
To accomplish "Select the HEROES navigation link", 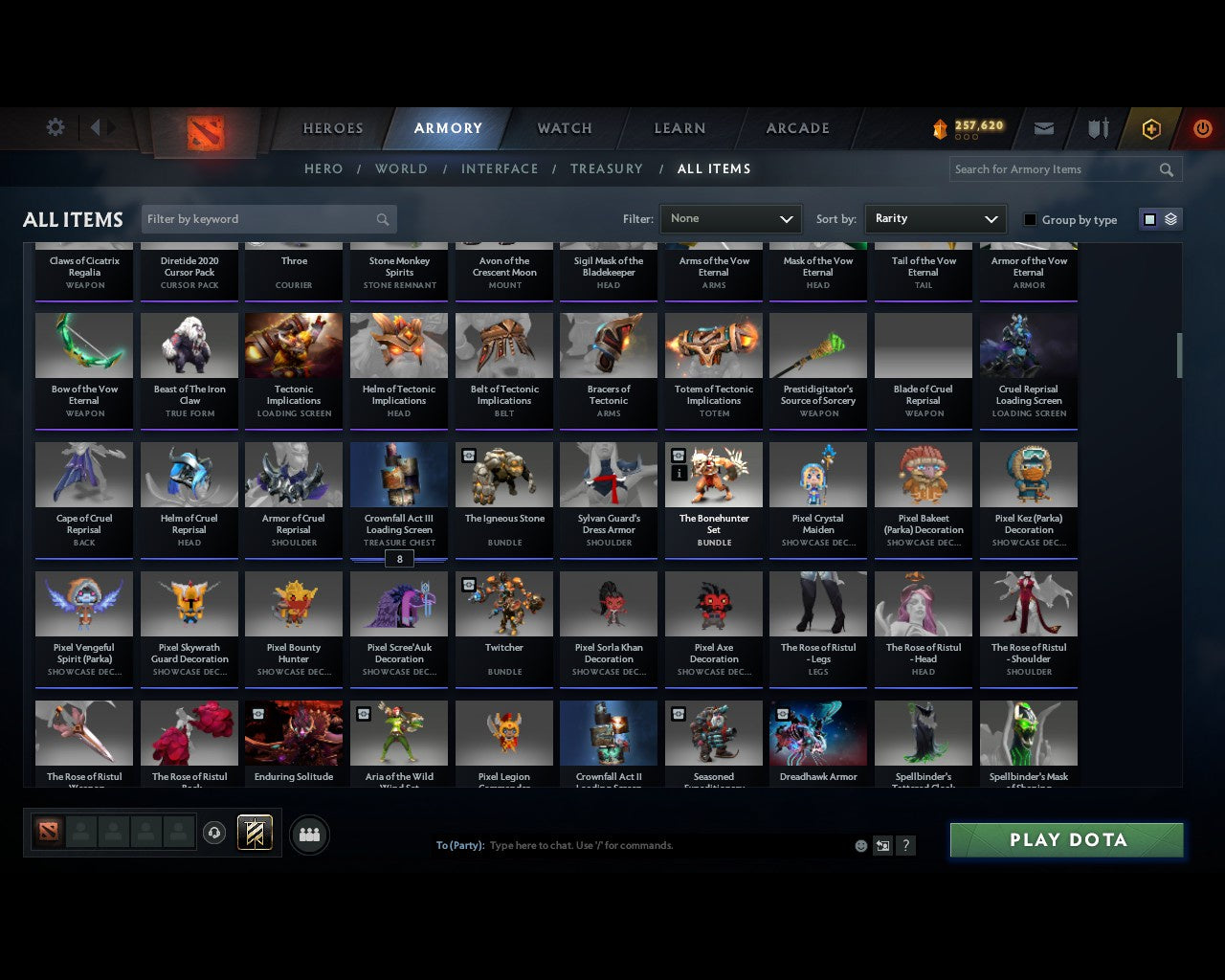I will [332, 127].
